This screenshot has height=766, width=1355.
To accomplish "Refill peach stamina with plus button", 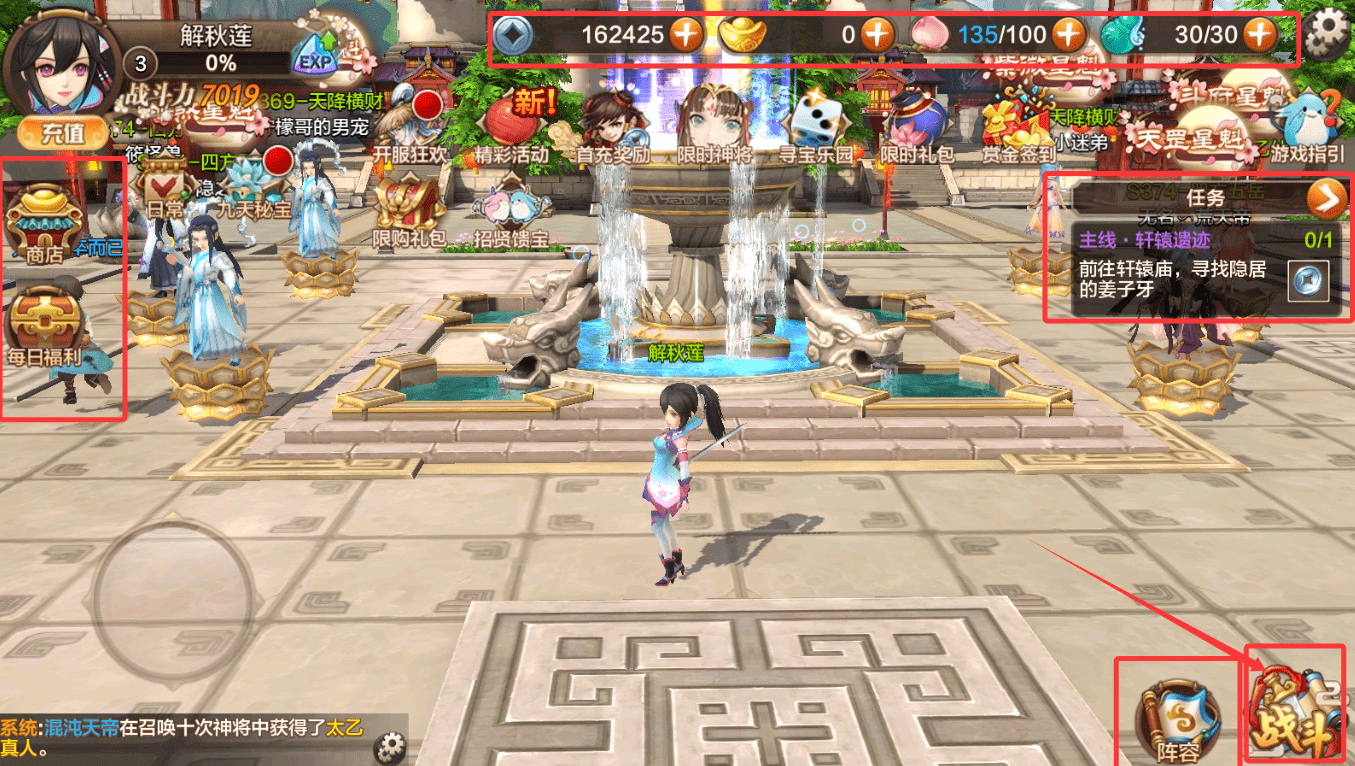I will [x=1068, y=35].
